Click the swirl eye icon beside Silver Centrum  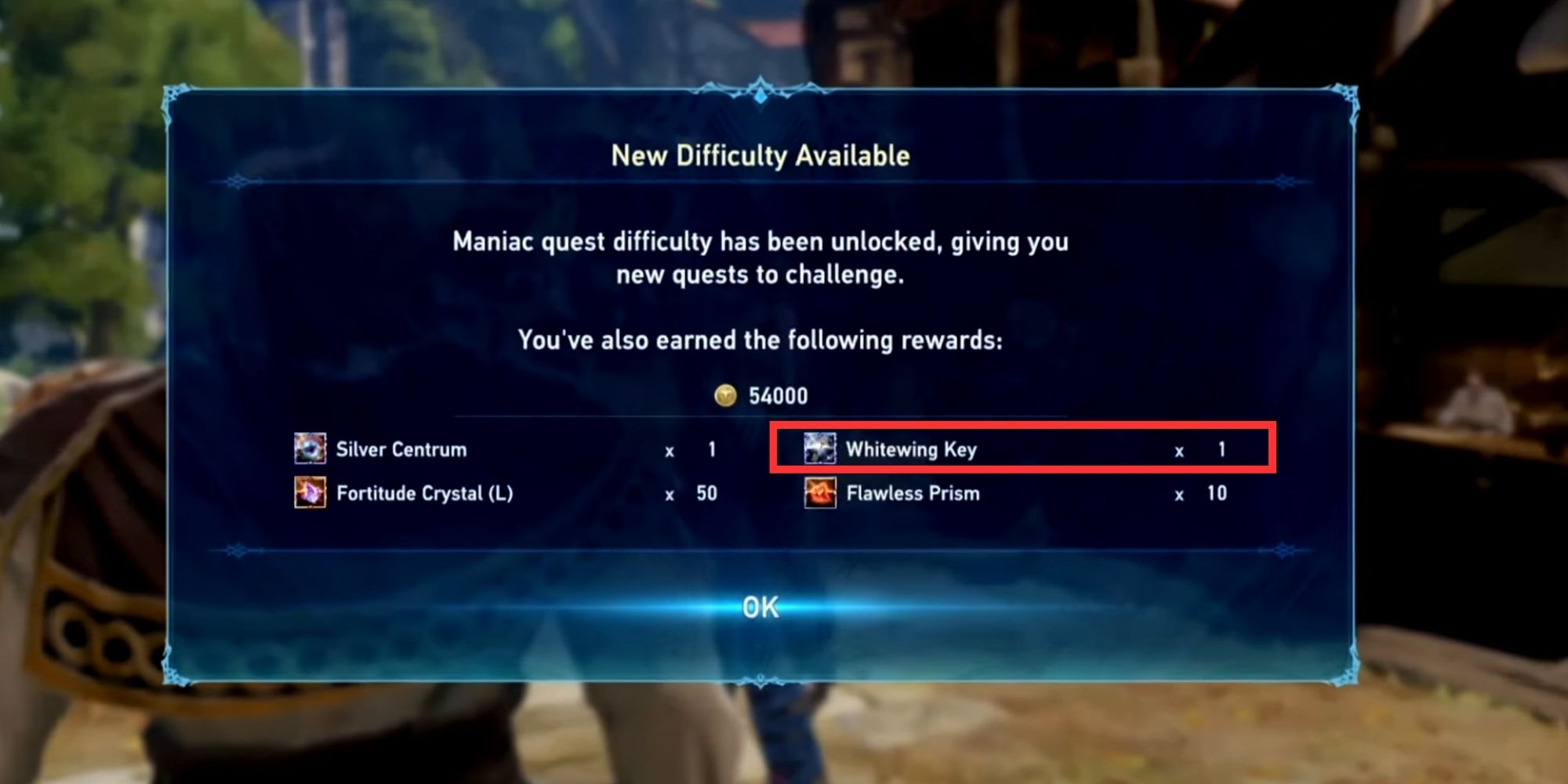click(309, 449)
